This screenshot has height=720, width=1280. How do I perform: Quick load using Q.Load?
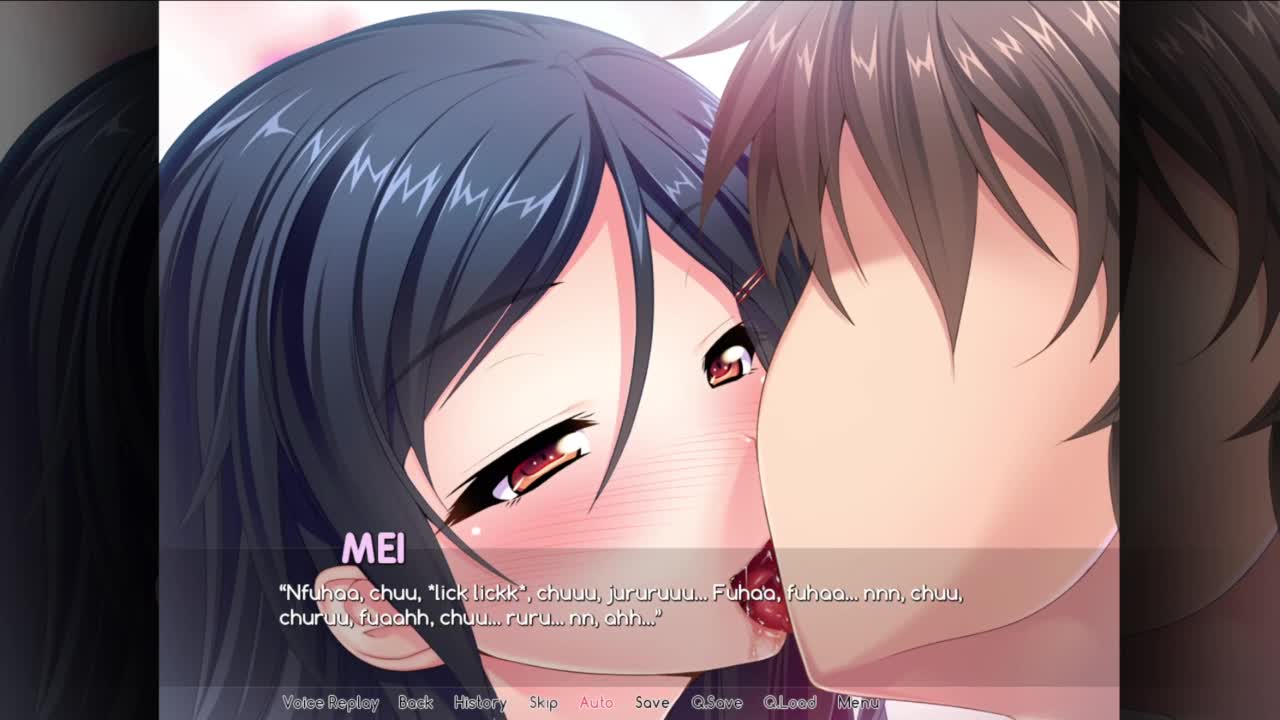pyautogui.click(x=790, y=703)
